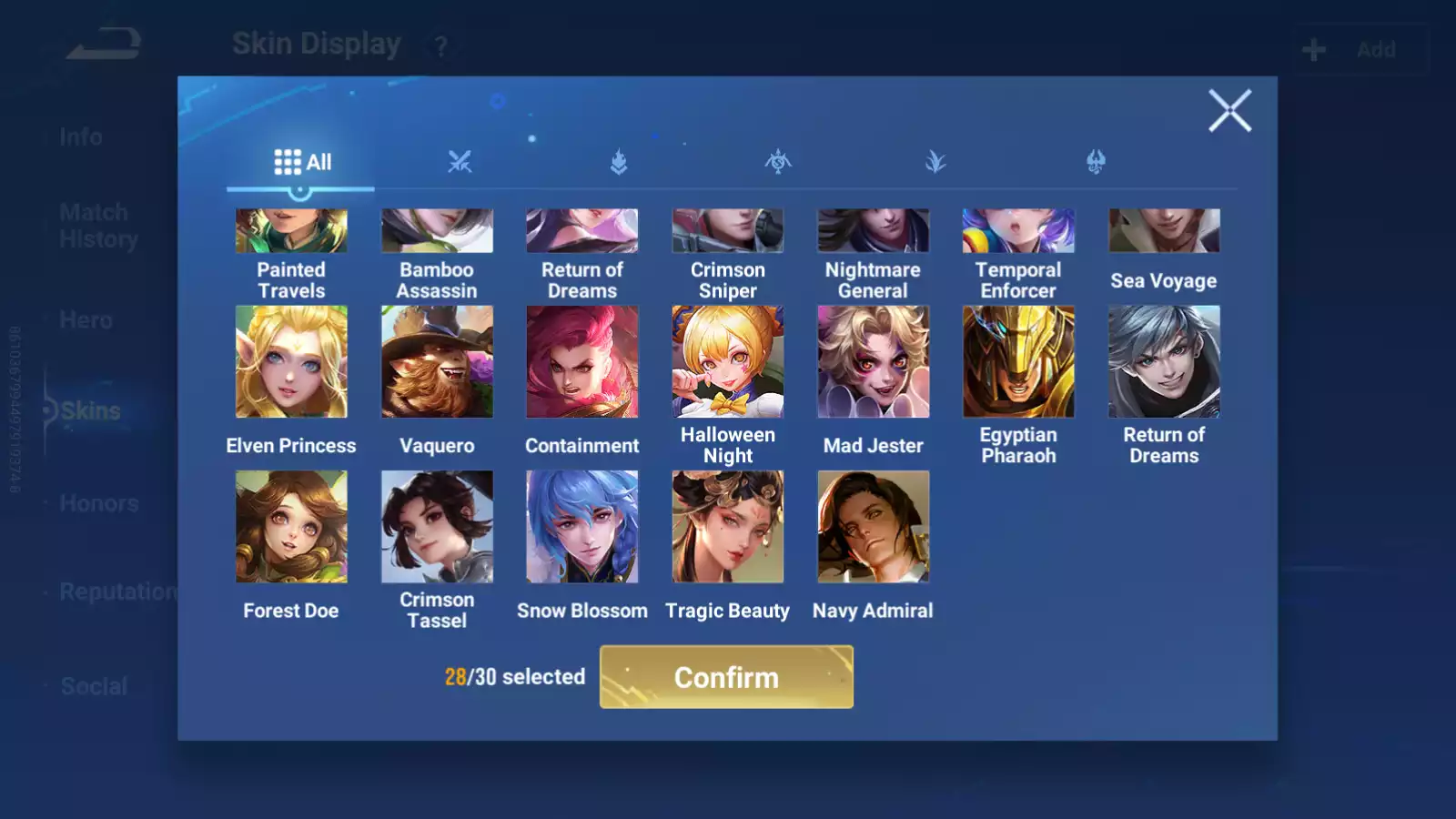Choose the Mad Jester skin

pos(874,362)
